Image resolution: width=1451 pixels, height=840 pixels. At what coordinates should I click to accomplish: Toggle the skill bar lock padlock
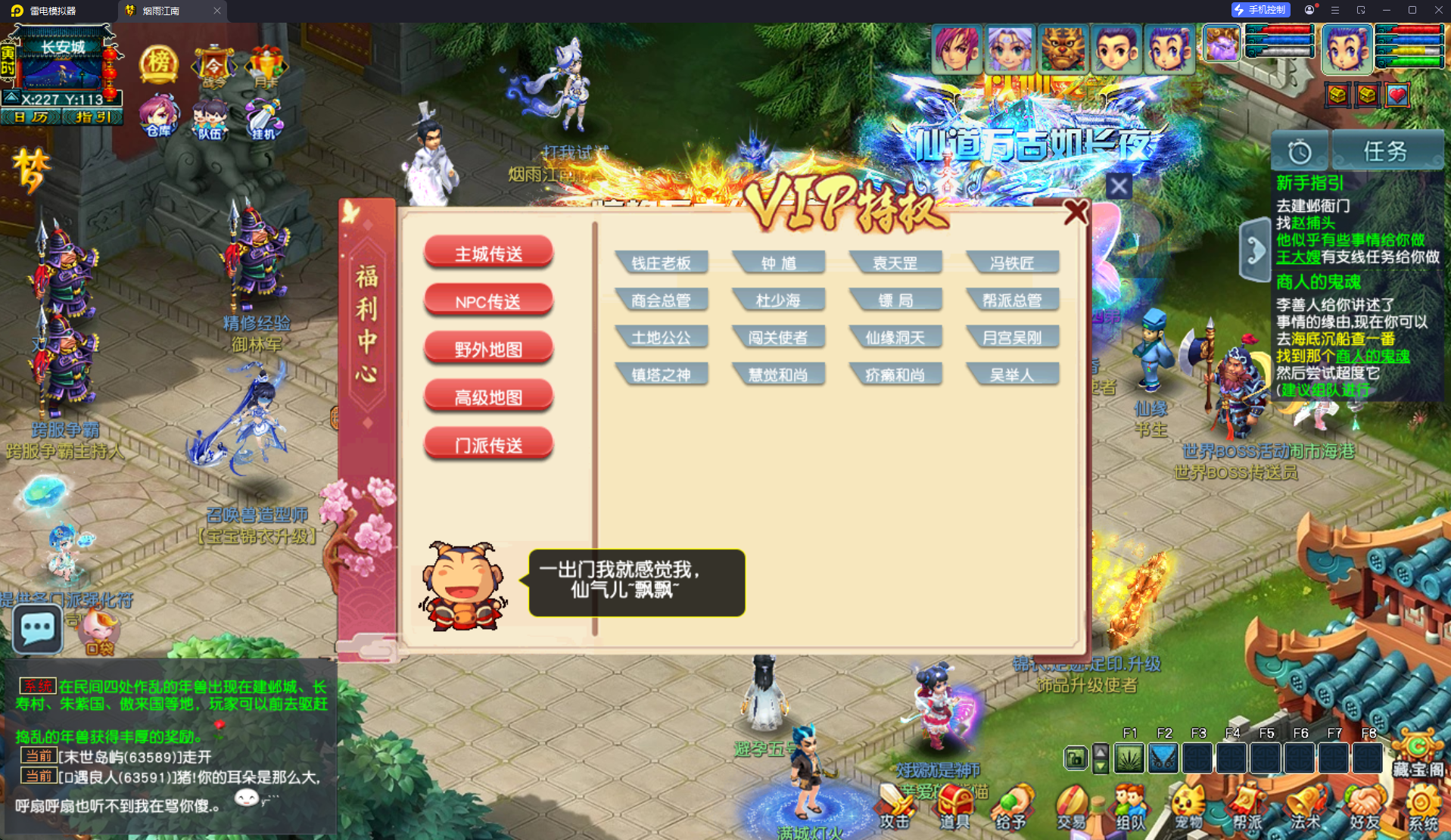[1075, 758]
